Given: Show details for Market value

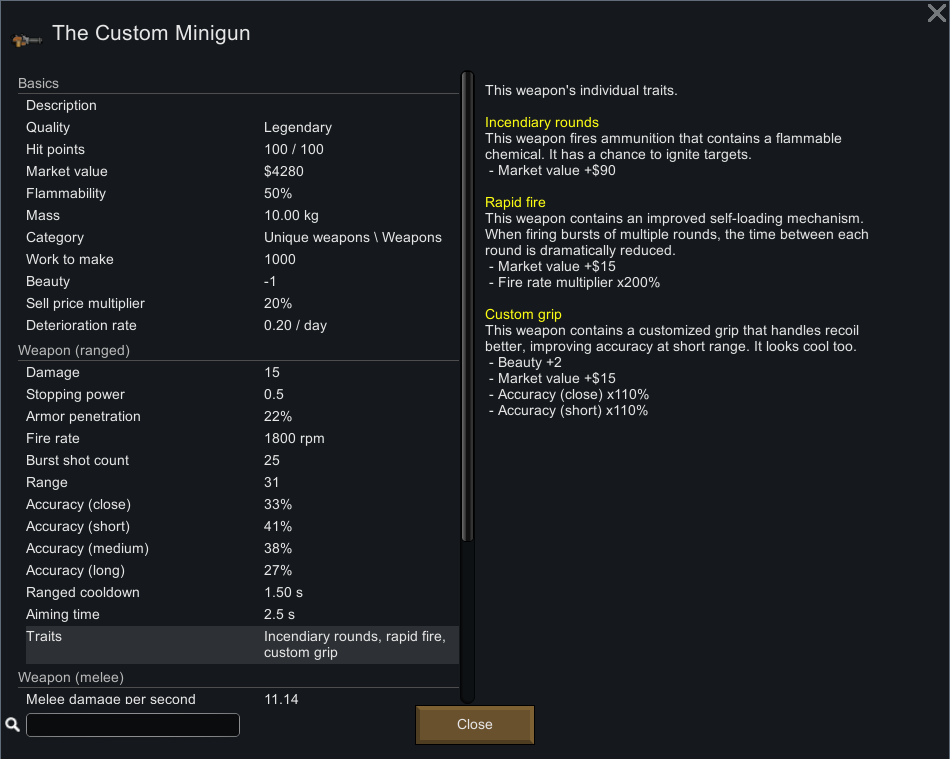Looking at the screenshot, I should [240, 172].
